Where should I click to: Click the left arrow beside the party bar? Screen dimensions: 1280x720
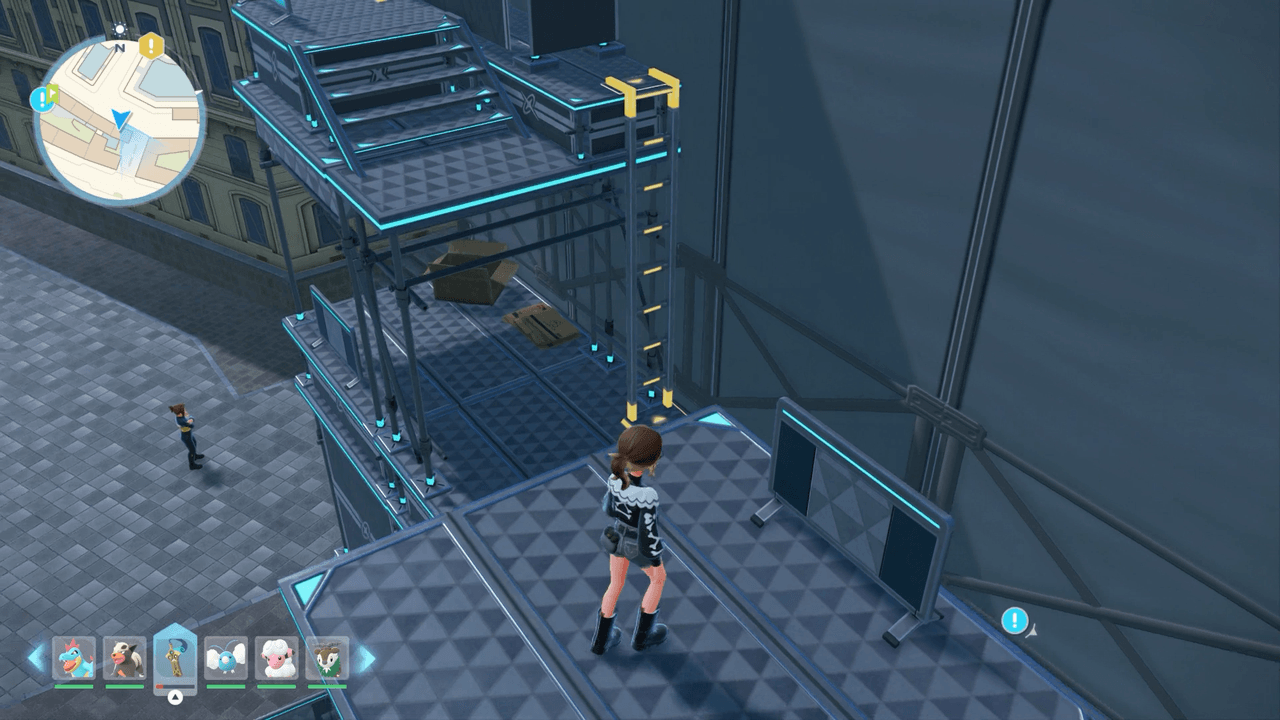[x=36, y=658]
